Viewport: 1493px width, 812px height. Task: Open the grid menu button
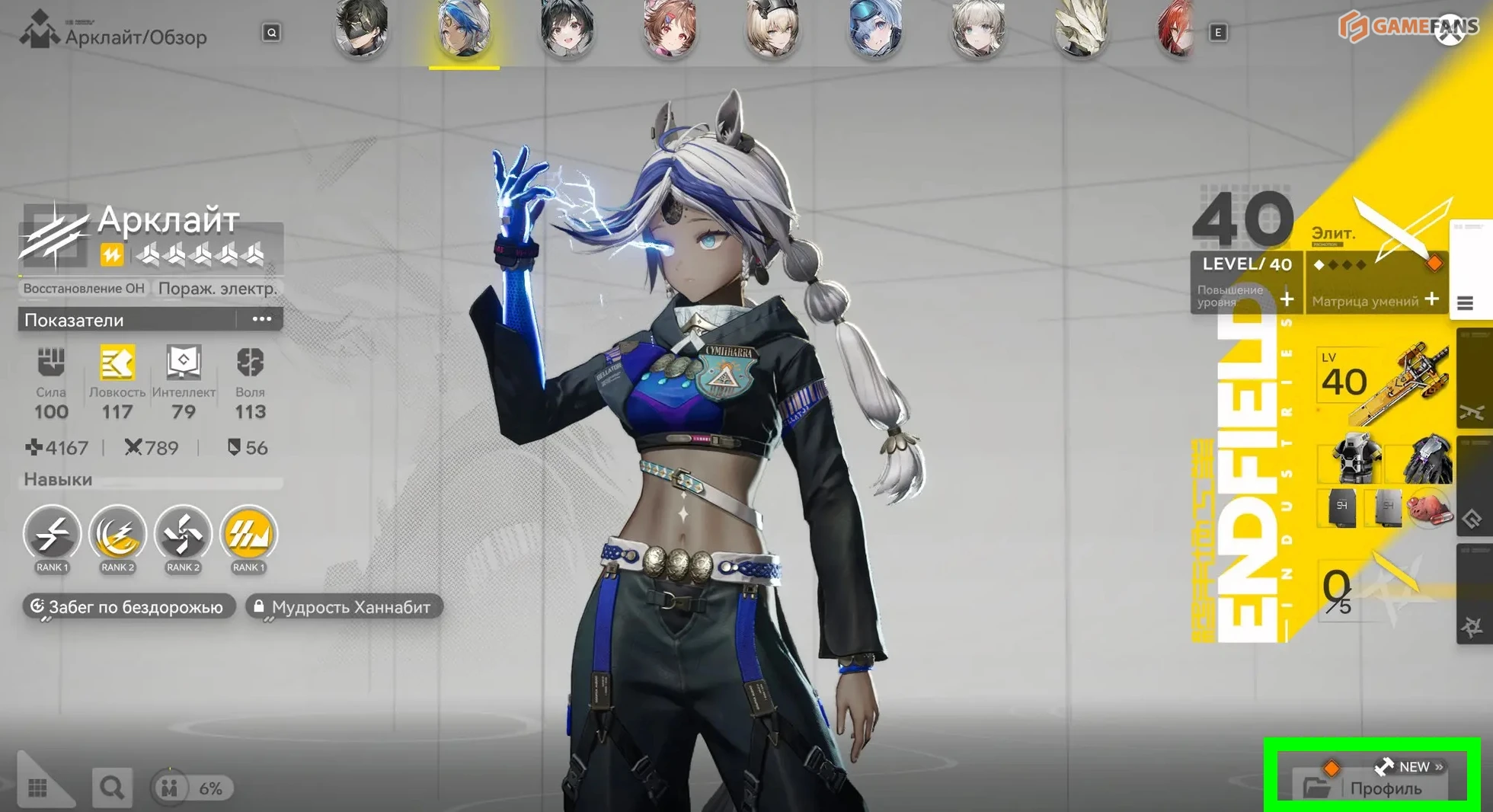[38, 788]
